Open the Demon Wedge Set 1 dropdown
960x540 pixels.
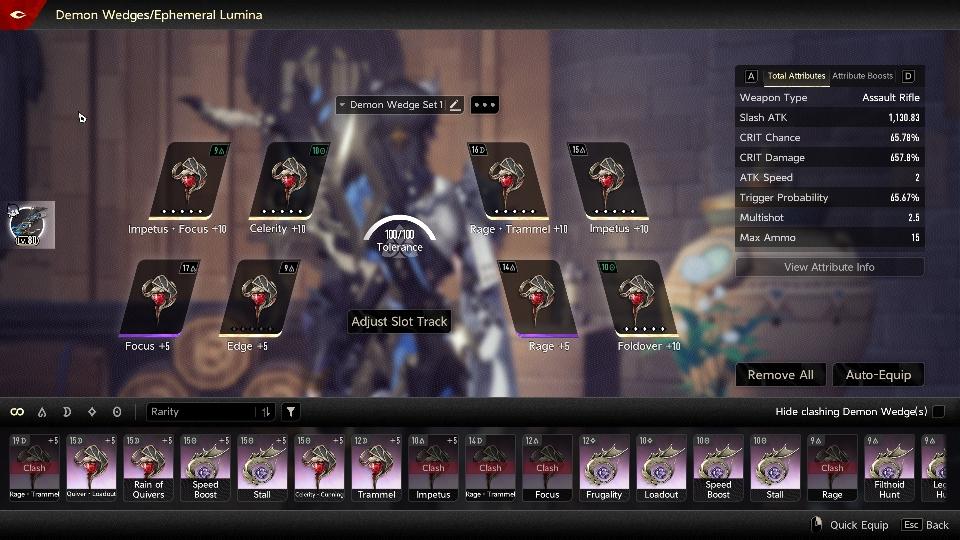pos(390,105)
